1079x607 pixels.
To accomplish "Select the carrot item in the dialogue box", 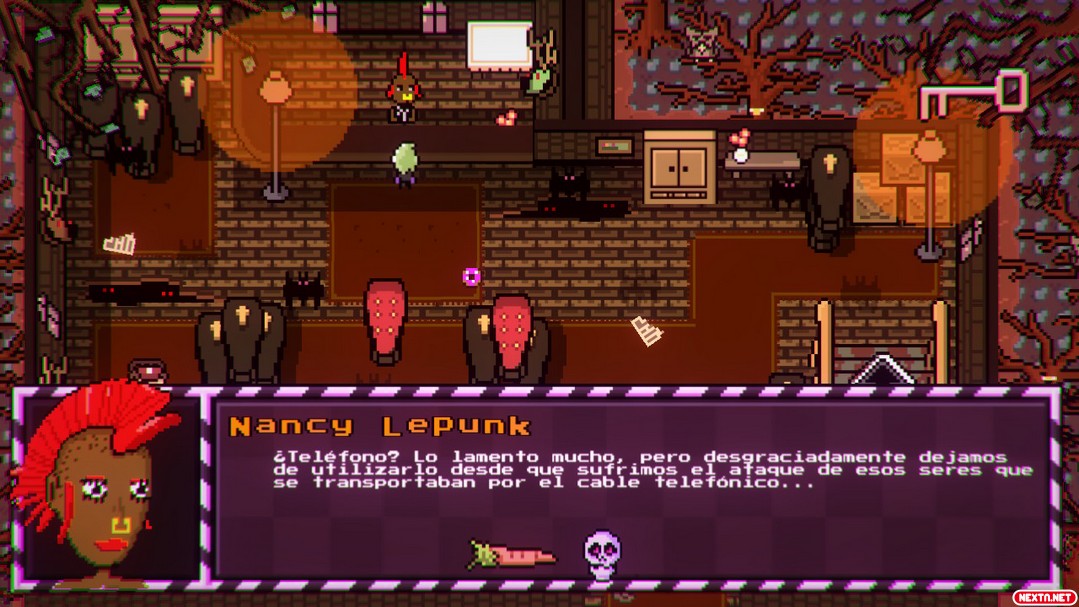I will coord(512,554).
